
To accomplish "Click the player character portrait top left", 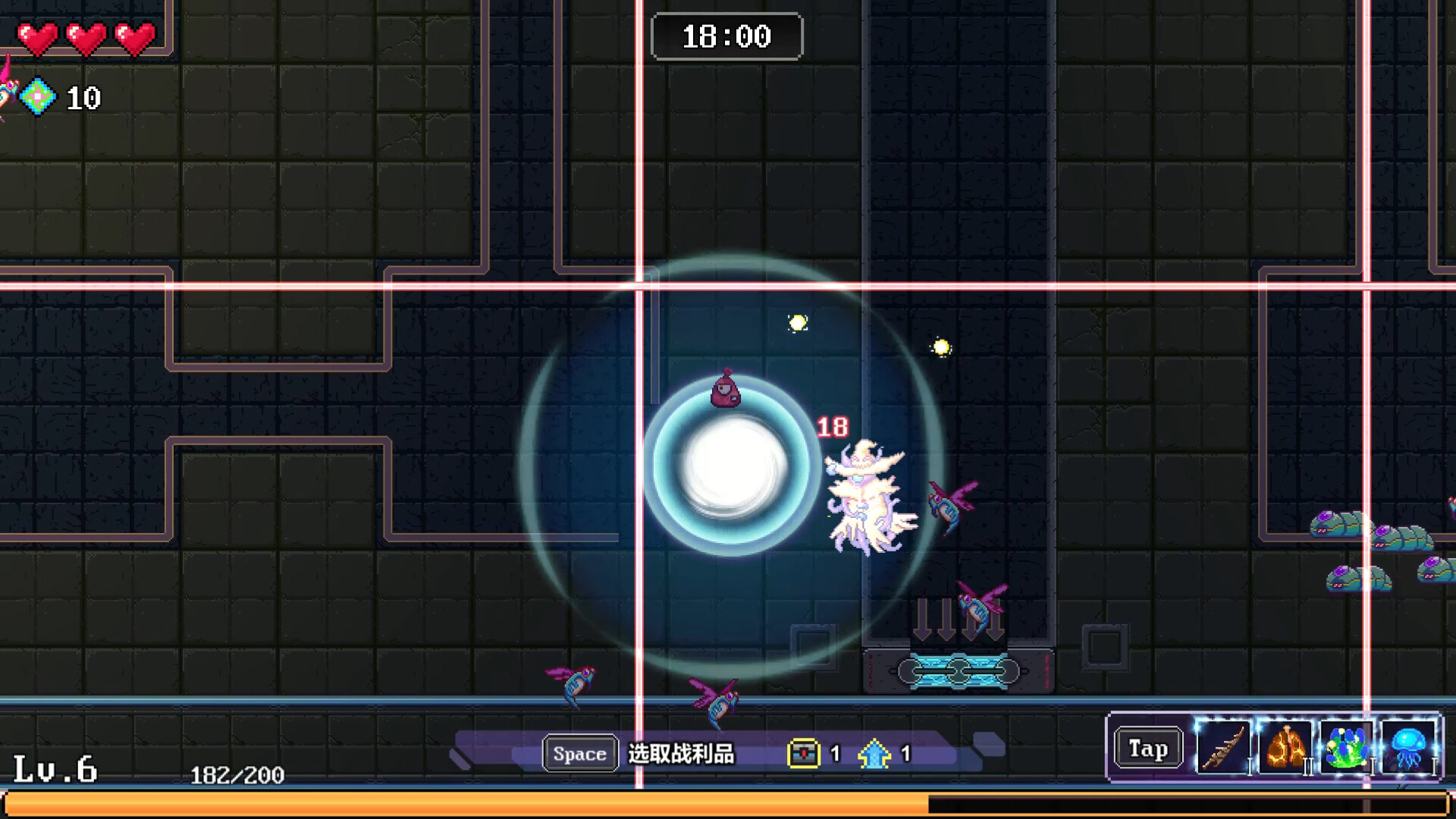I will (x=8, y=93).
